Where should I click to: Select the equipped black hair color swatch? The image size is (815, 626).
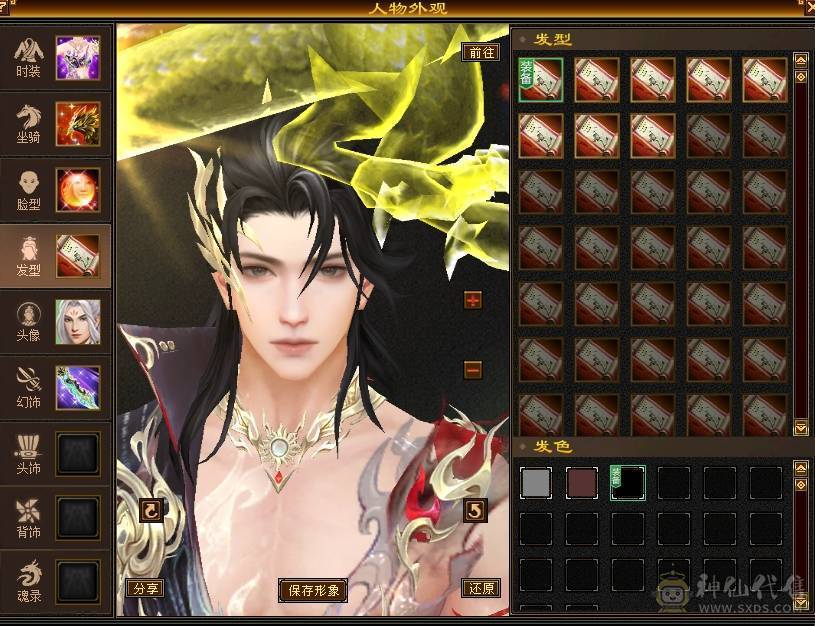tap(628, 483)
